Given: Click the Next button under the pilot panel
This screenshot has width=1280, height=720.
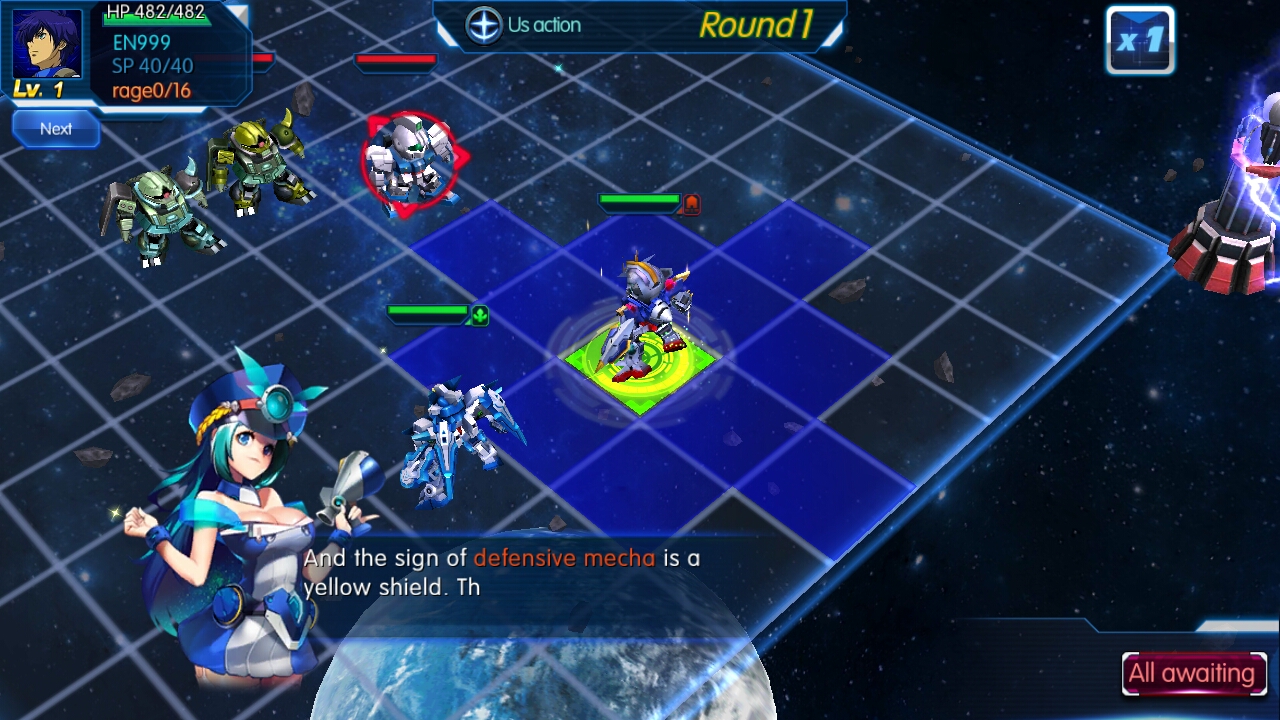Looking at the screenshot, I should pos(56,129).
